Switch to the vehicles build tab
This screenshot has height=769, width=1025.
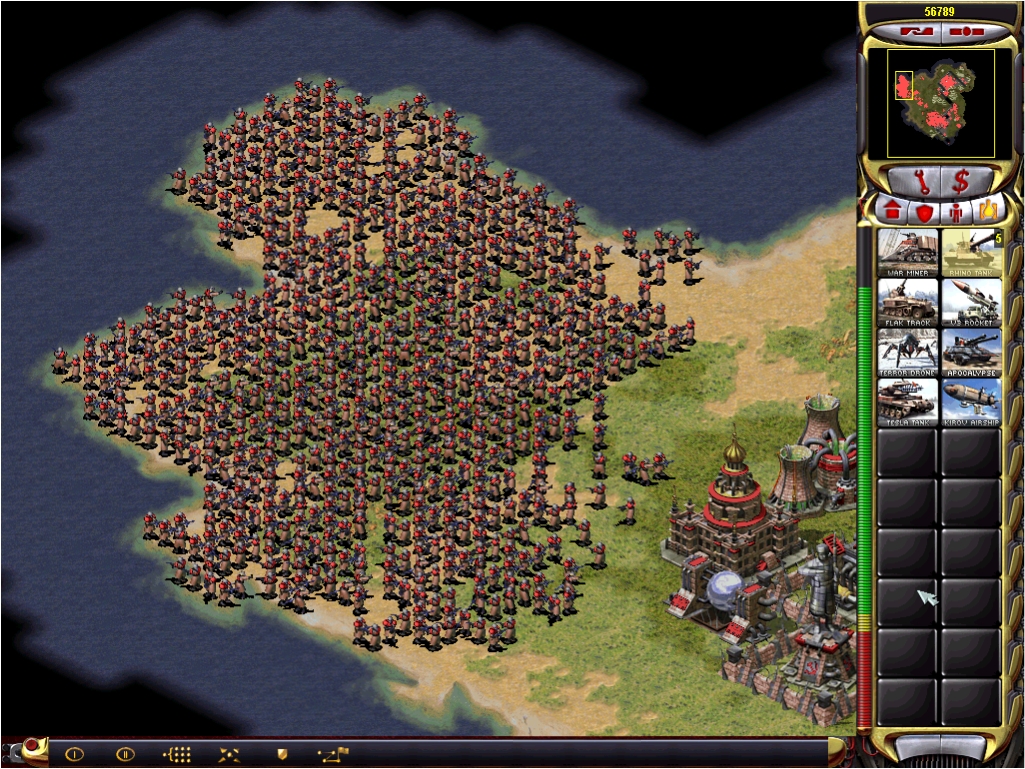coord(988,212)
